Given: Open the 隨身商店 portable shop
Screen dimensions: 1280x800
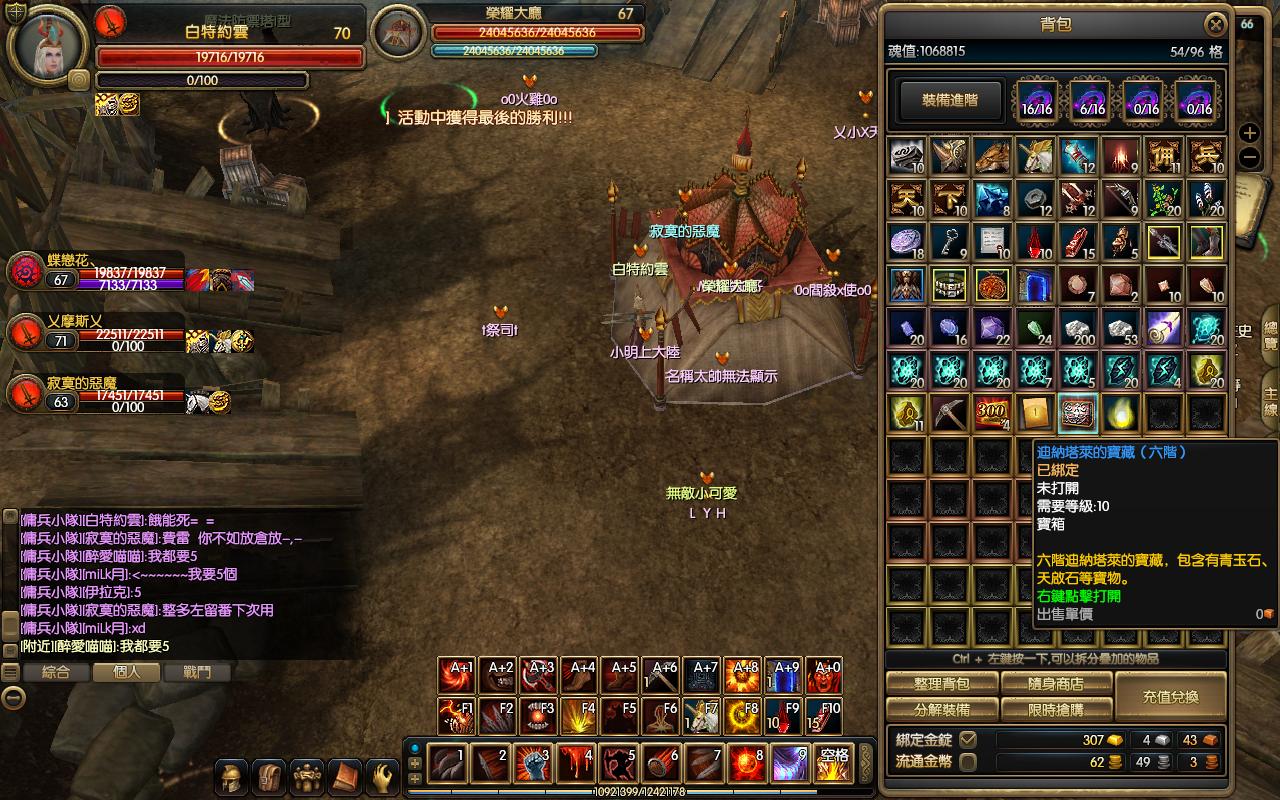Looking at the screenshot, I should point(1056,684).
